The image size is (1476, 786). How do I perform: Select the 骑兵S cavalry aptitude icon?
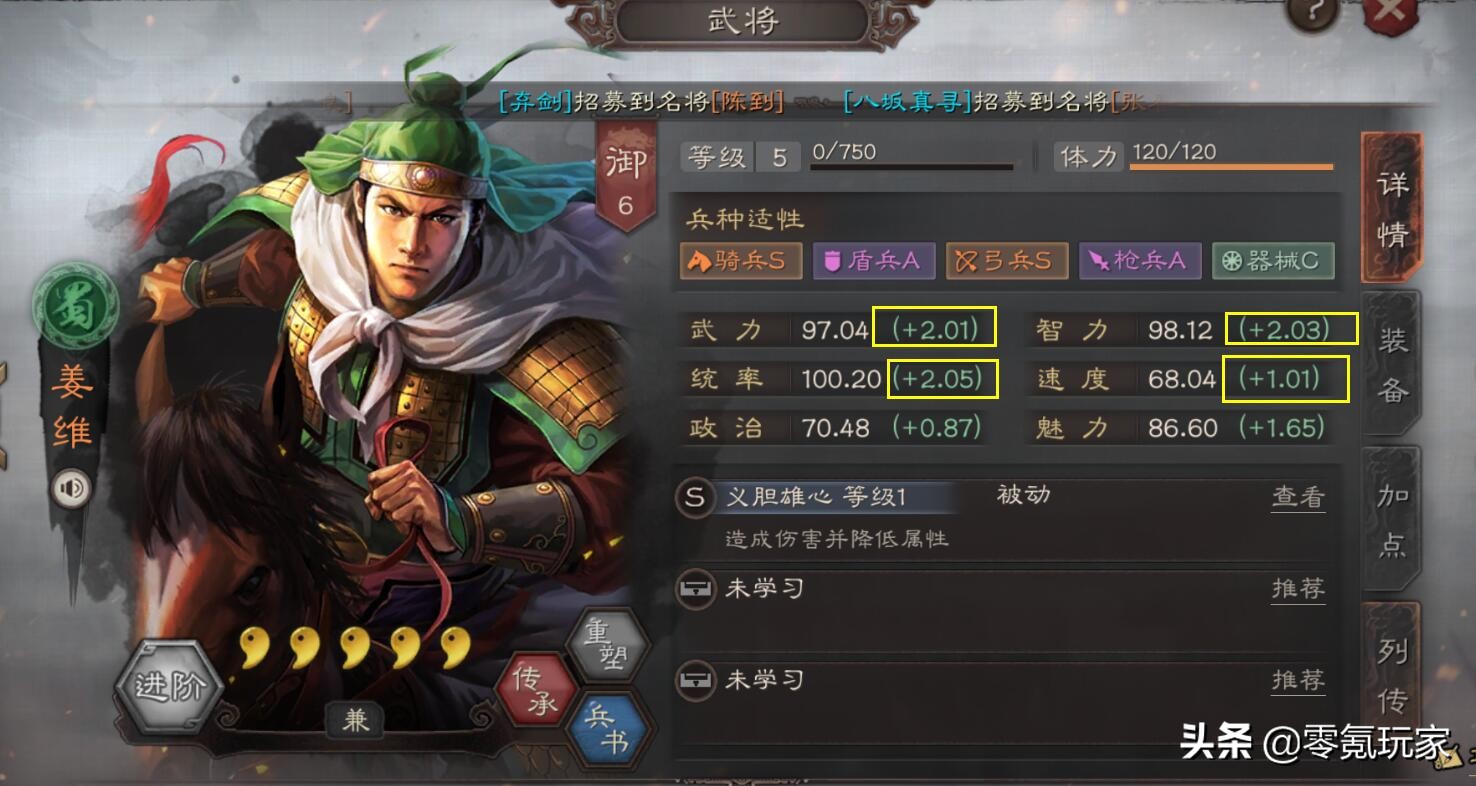click(x=740, y=260)
